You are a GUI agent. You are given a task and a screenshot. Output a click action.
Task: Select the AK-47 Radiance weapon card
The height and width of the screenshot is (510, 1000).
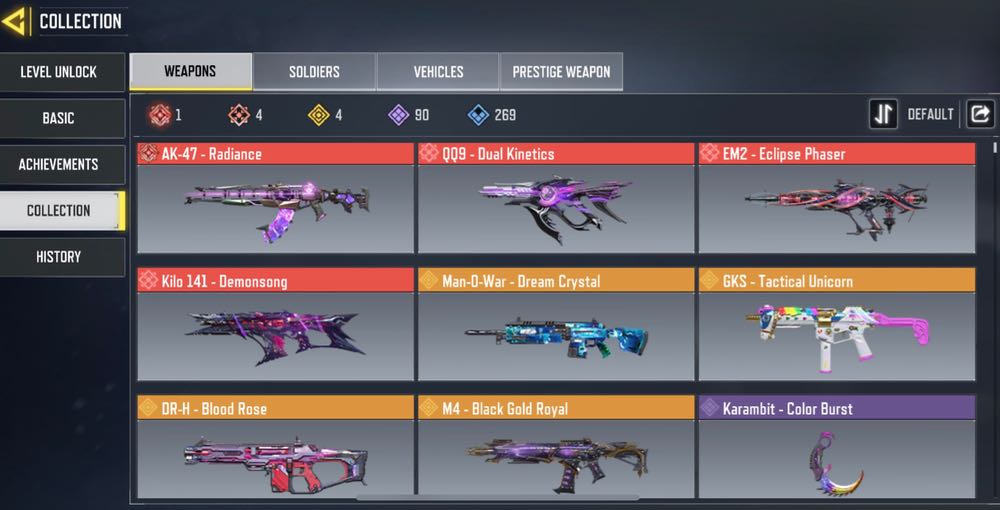pyautogui.click(x=275, y=197)
